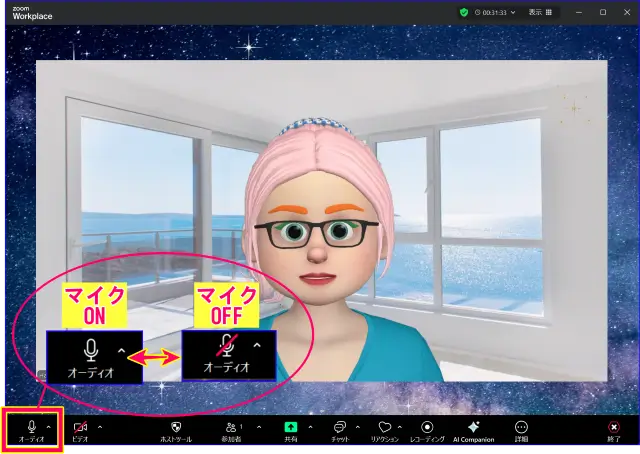Click the green shield security icon
Screen dimensions: 640x454
(464, 12)
